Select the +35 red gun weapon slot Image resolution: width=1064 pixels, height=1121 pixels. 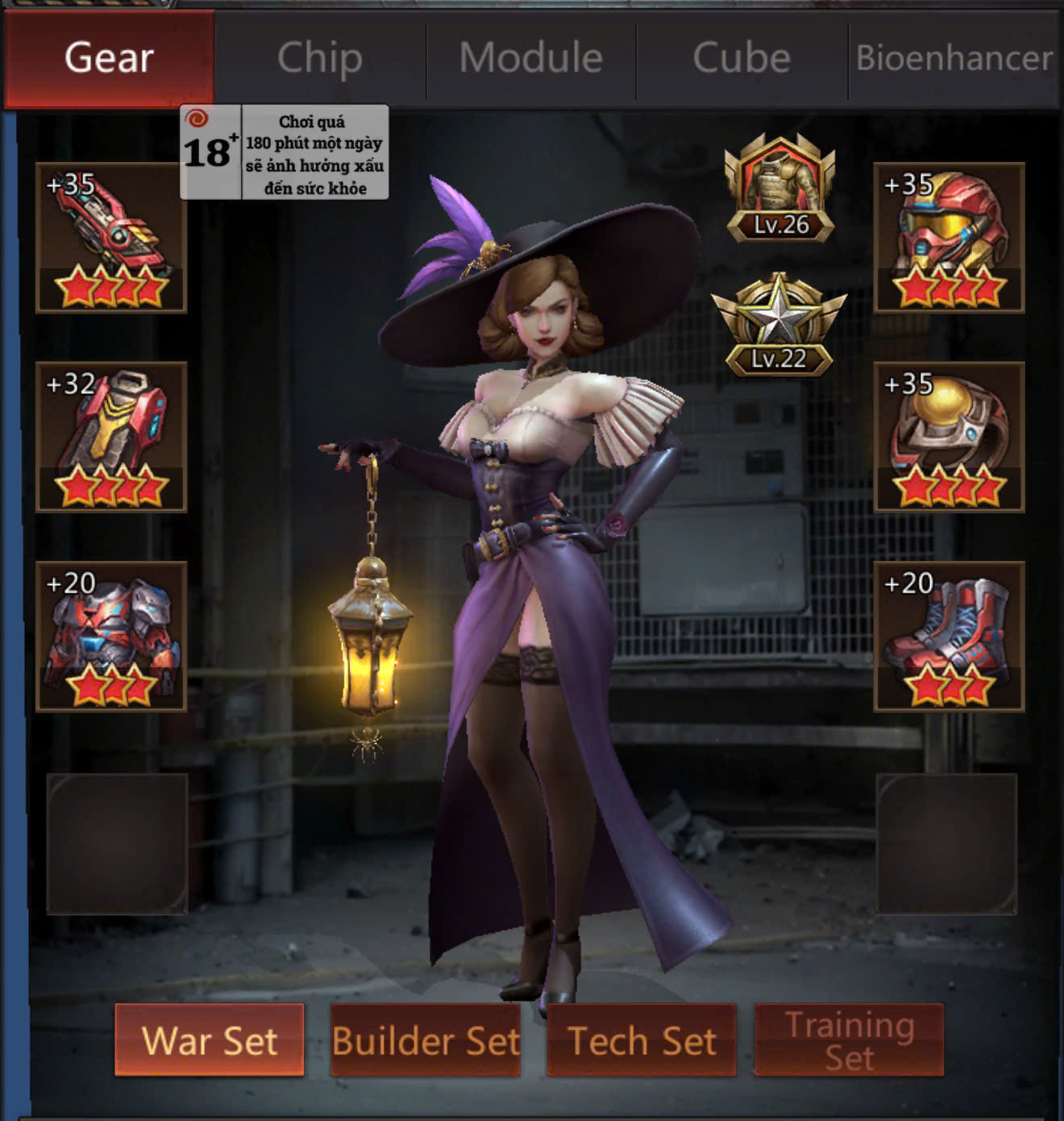tap(111, 238)
